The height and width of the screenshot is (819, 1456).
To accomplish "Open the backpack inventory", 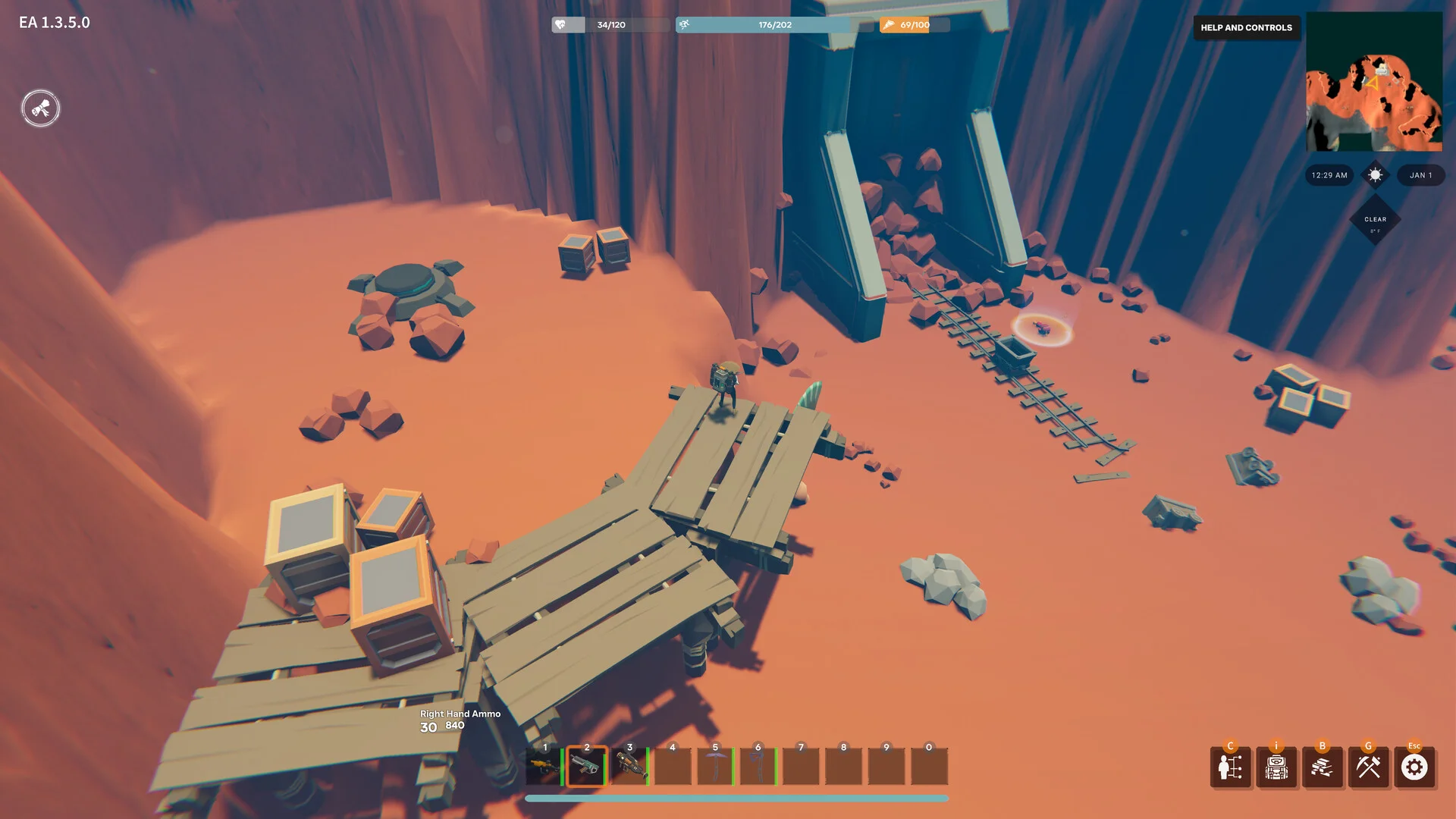I will coord(1276,767).
